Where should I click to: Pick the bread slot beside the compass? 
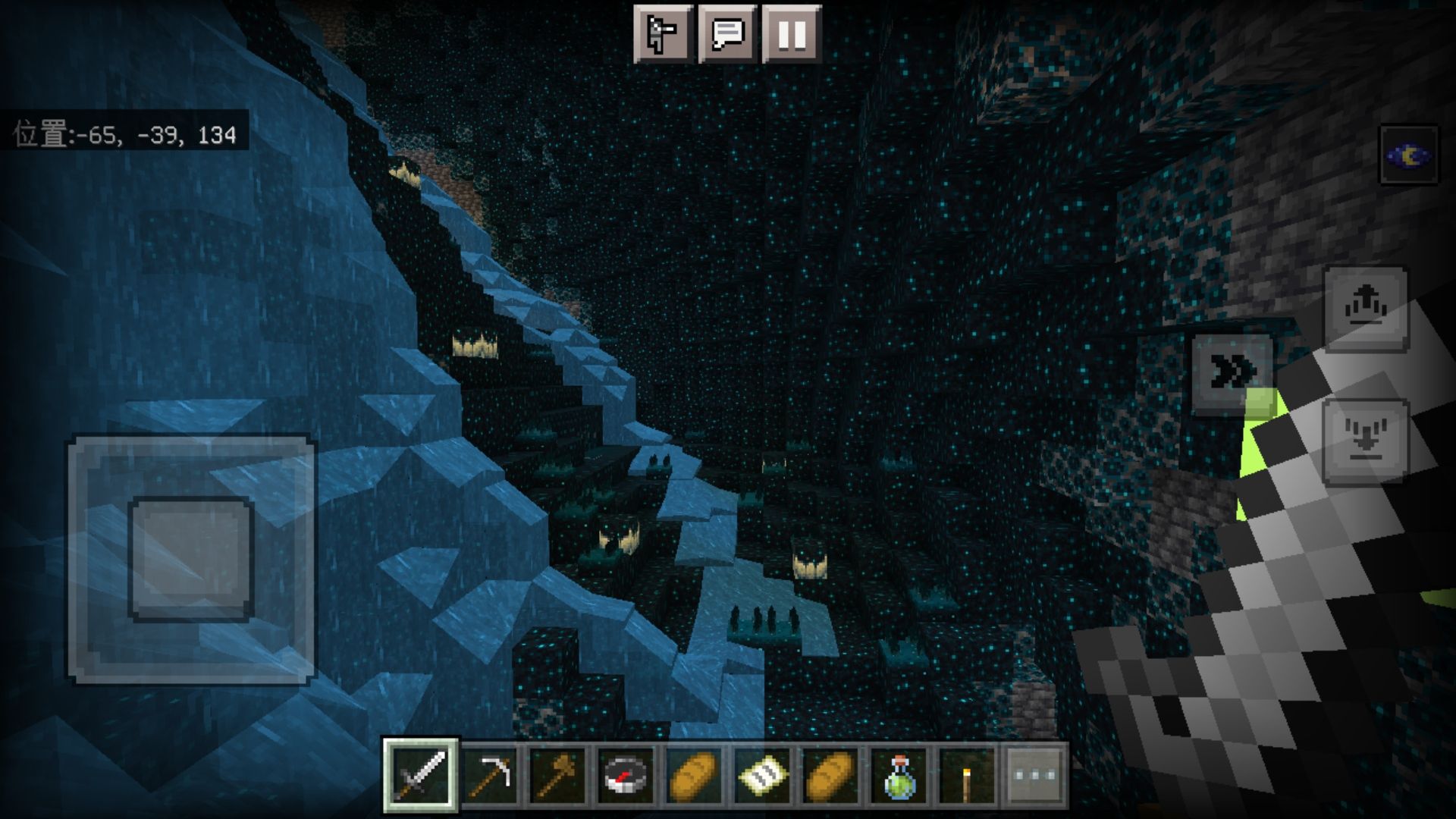click(694, 775)
